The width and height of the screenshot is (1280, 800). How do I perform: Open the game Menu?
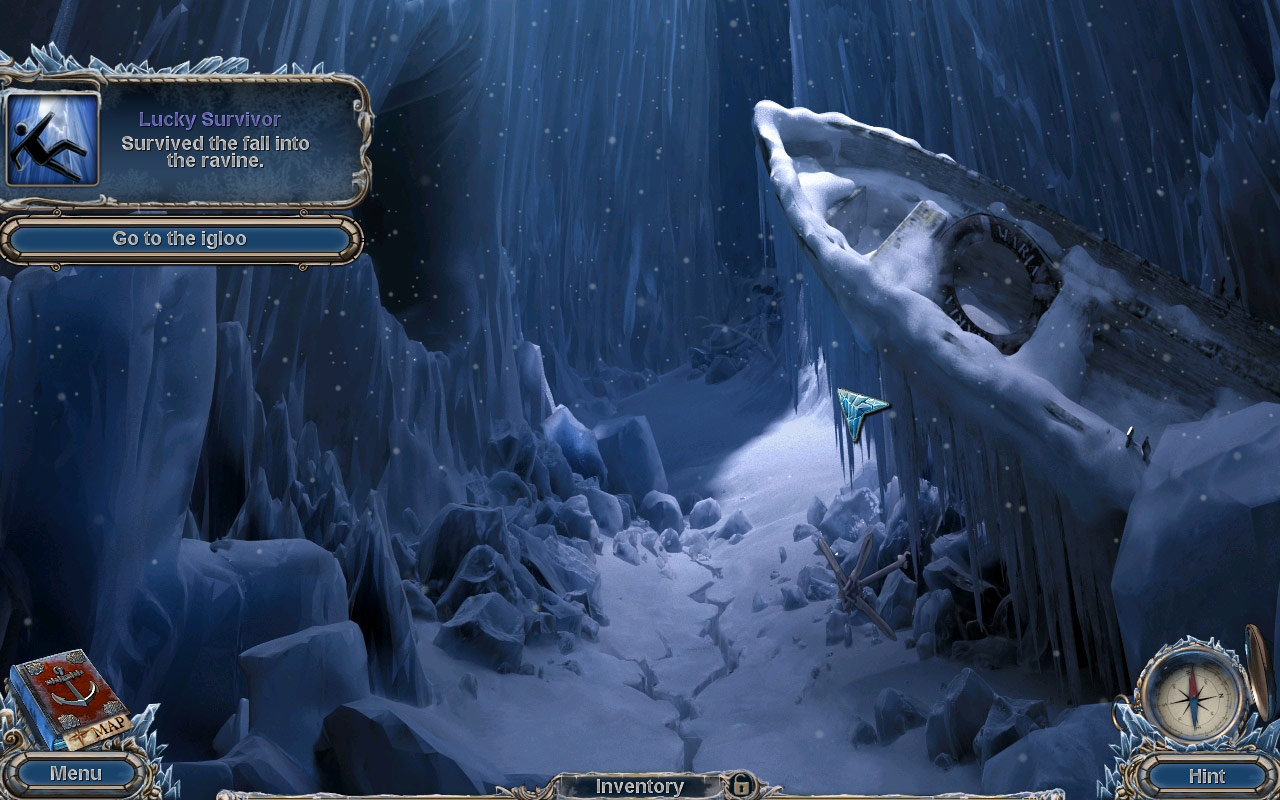click(x=75, y=773)
